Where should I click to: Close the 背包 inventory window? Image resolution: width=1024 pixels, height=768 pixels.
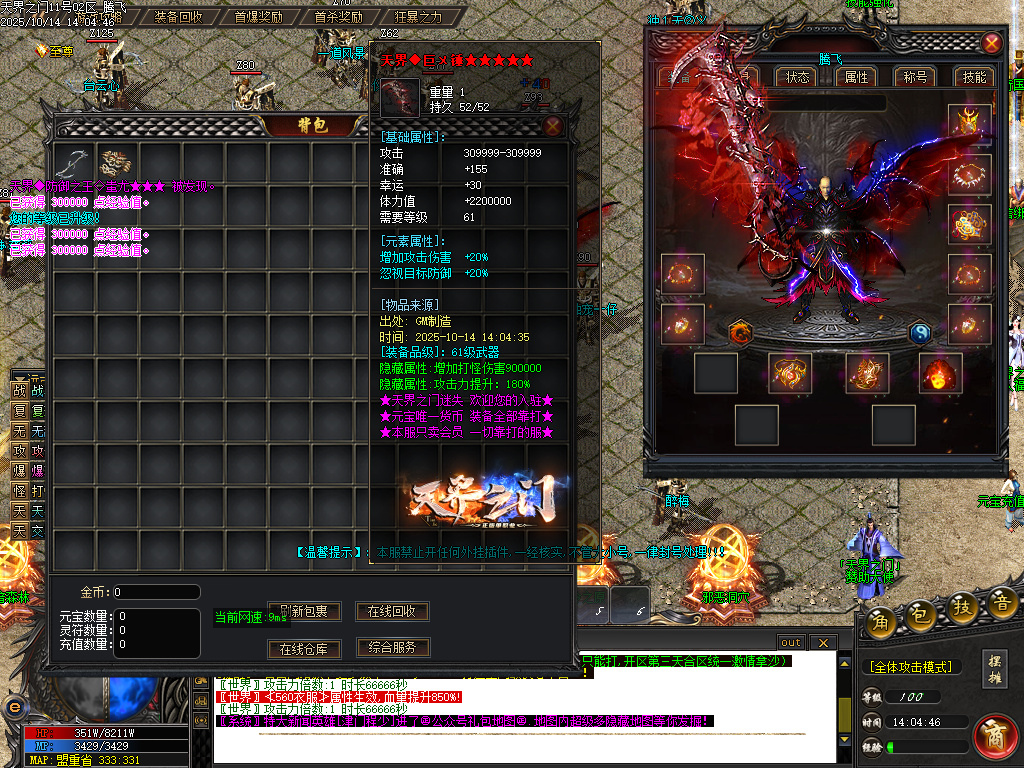552,126
